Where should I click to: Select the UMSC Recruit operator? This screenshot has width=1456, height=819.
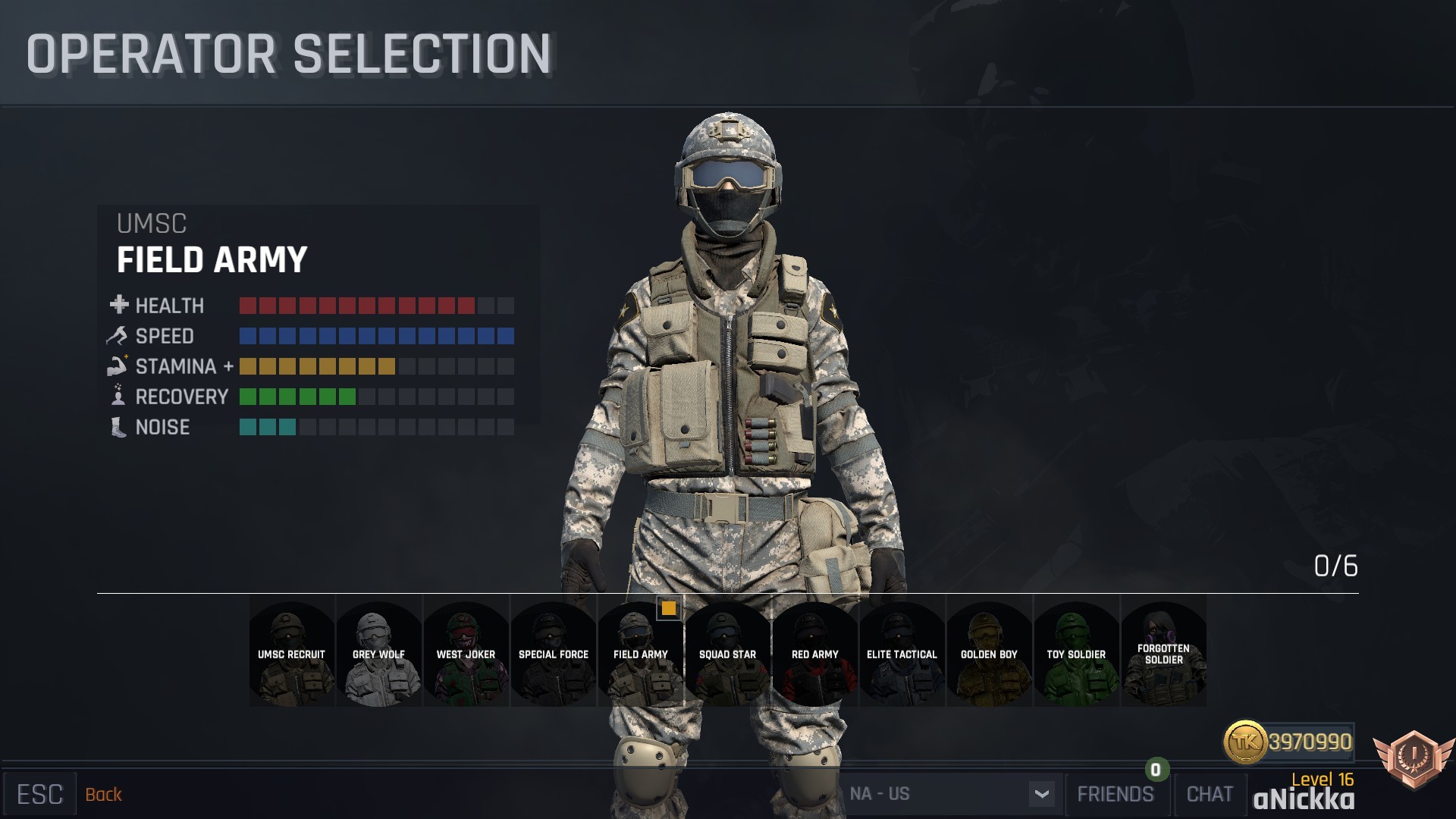pyautogui.click(x=291, y=654)
